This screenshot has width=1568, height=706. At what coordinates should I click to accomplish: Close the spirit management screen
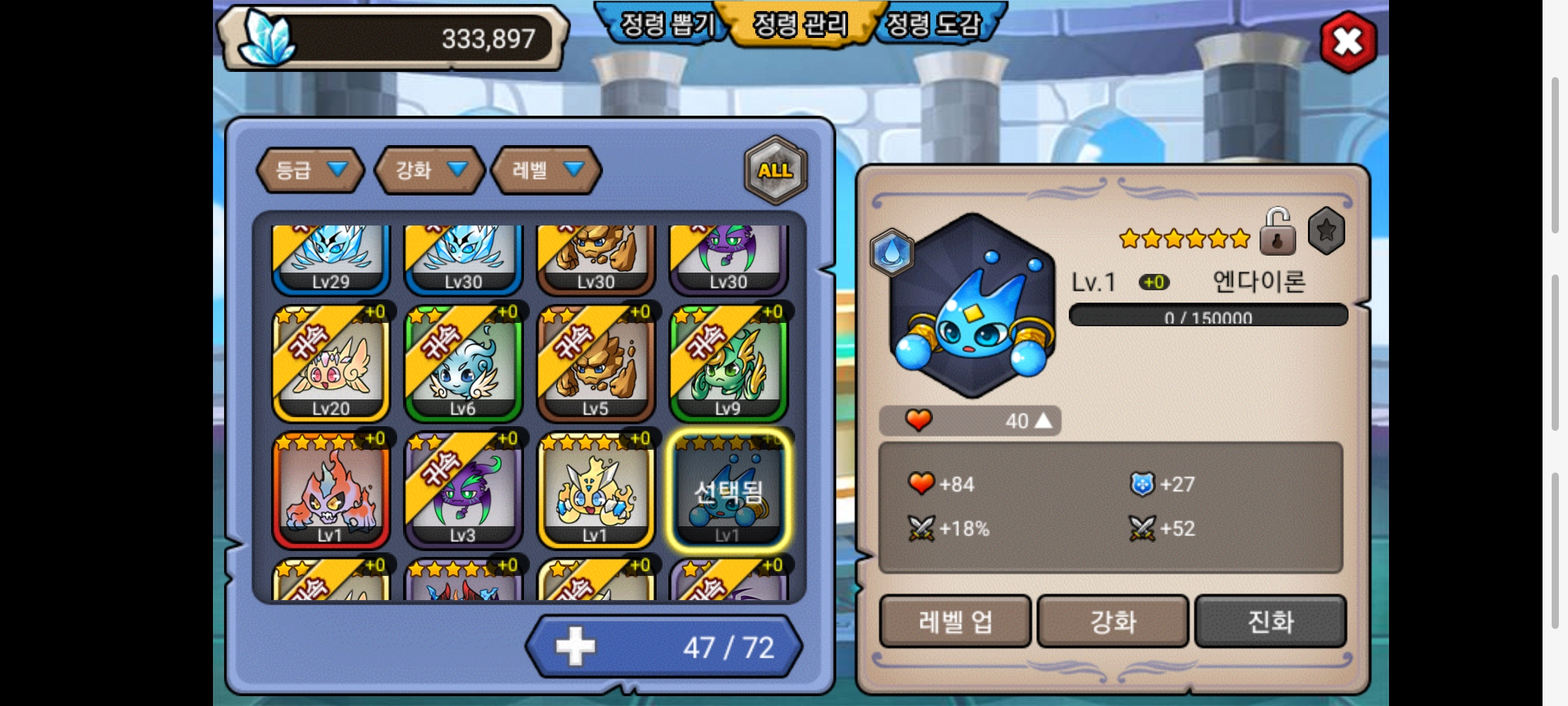(x=1348, y=42)
